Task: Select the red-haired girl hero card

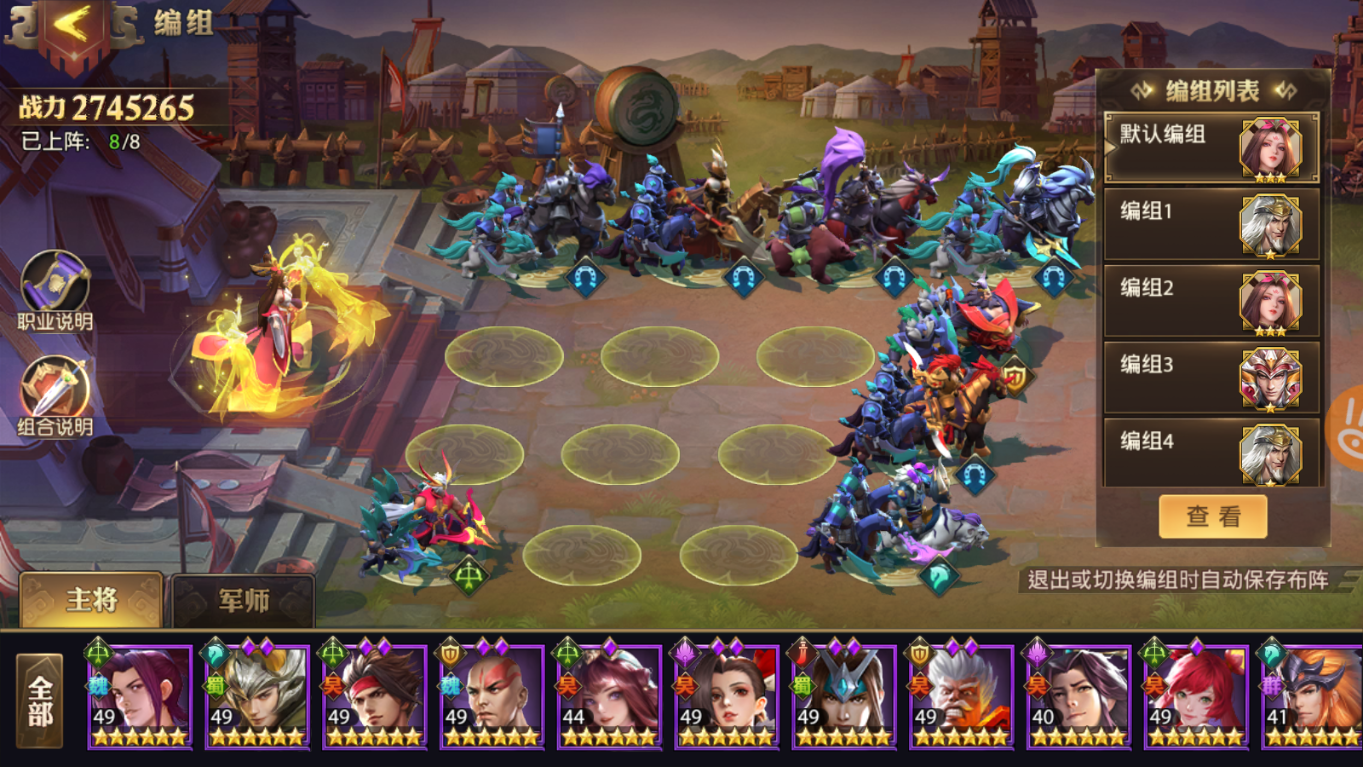Action: coord(1196,696)
